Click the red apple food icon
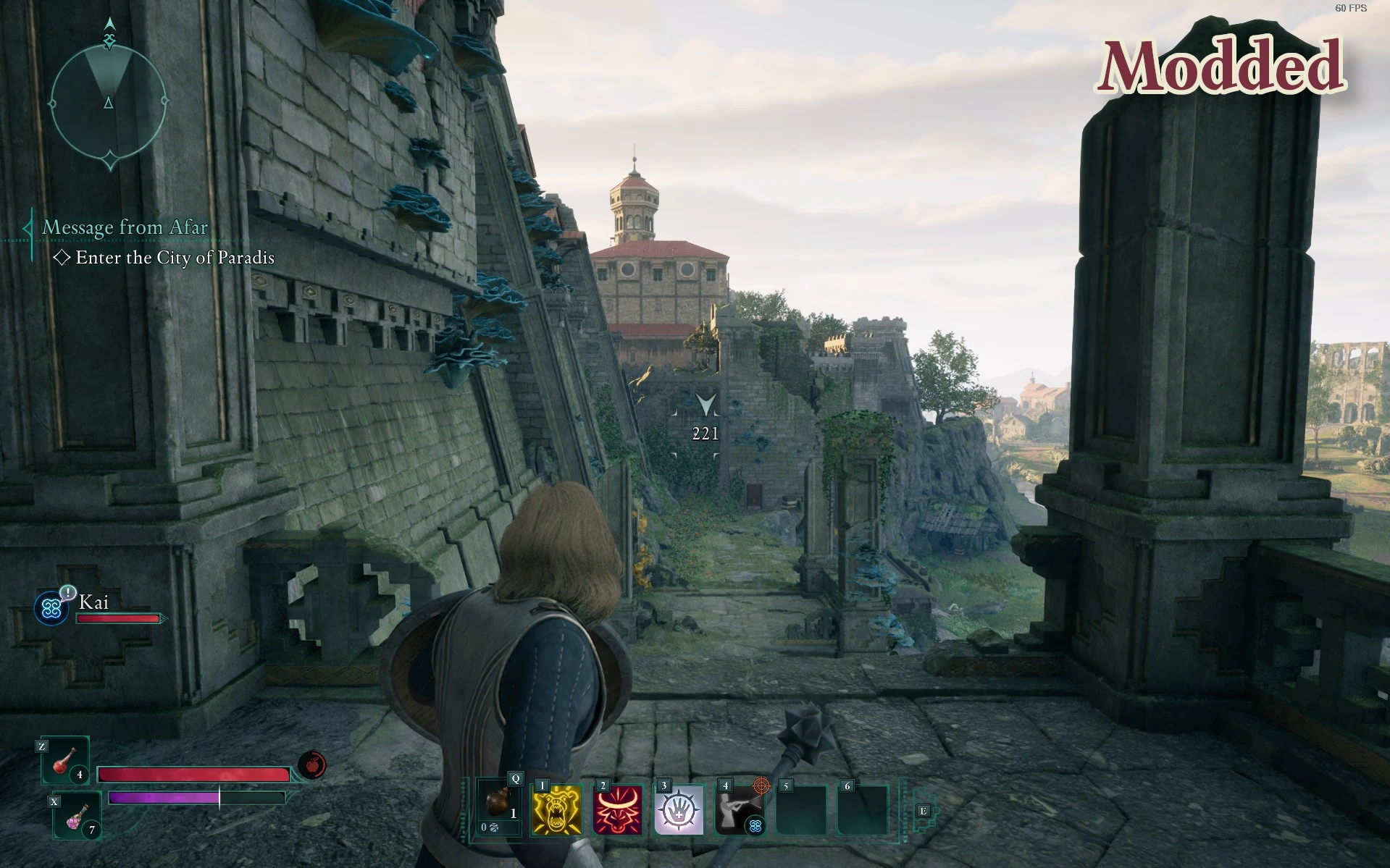 [x=311, y=765]
